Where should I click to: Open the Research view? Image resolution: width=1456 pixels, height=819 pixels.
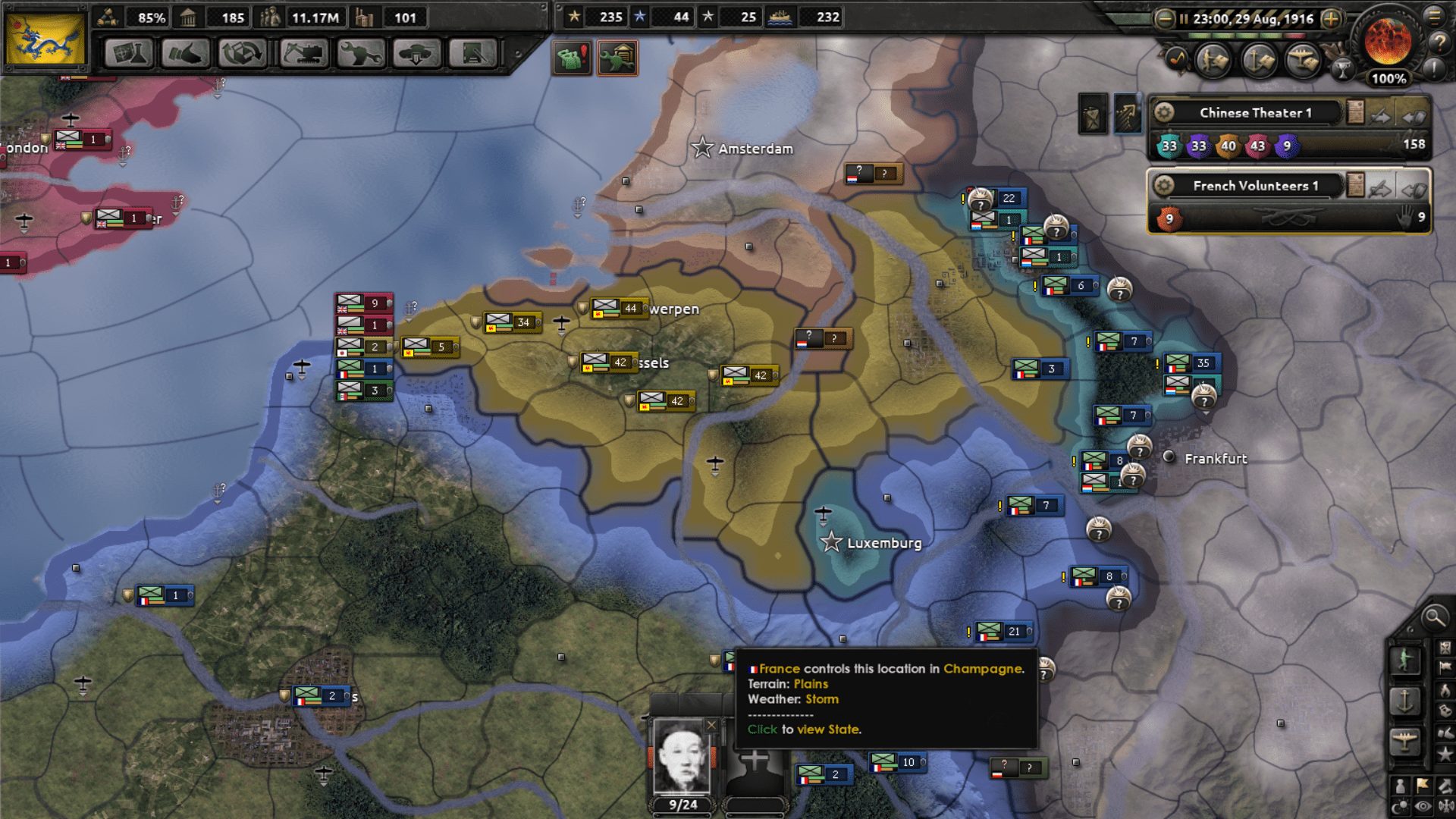coord(127,54)
